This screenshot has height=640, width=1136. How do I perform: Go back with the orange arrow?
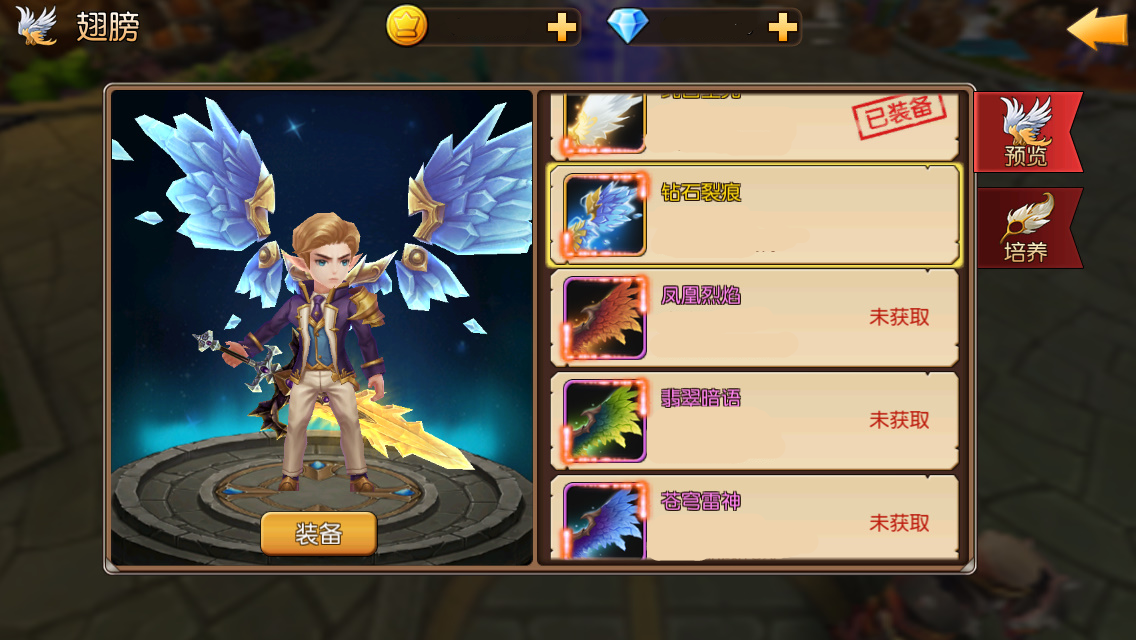[x=1096, y=29]
